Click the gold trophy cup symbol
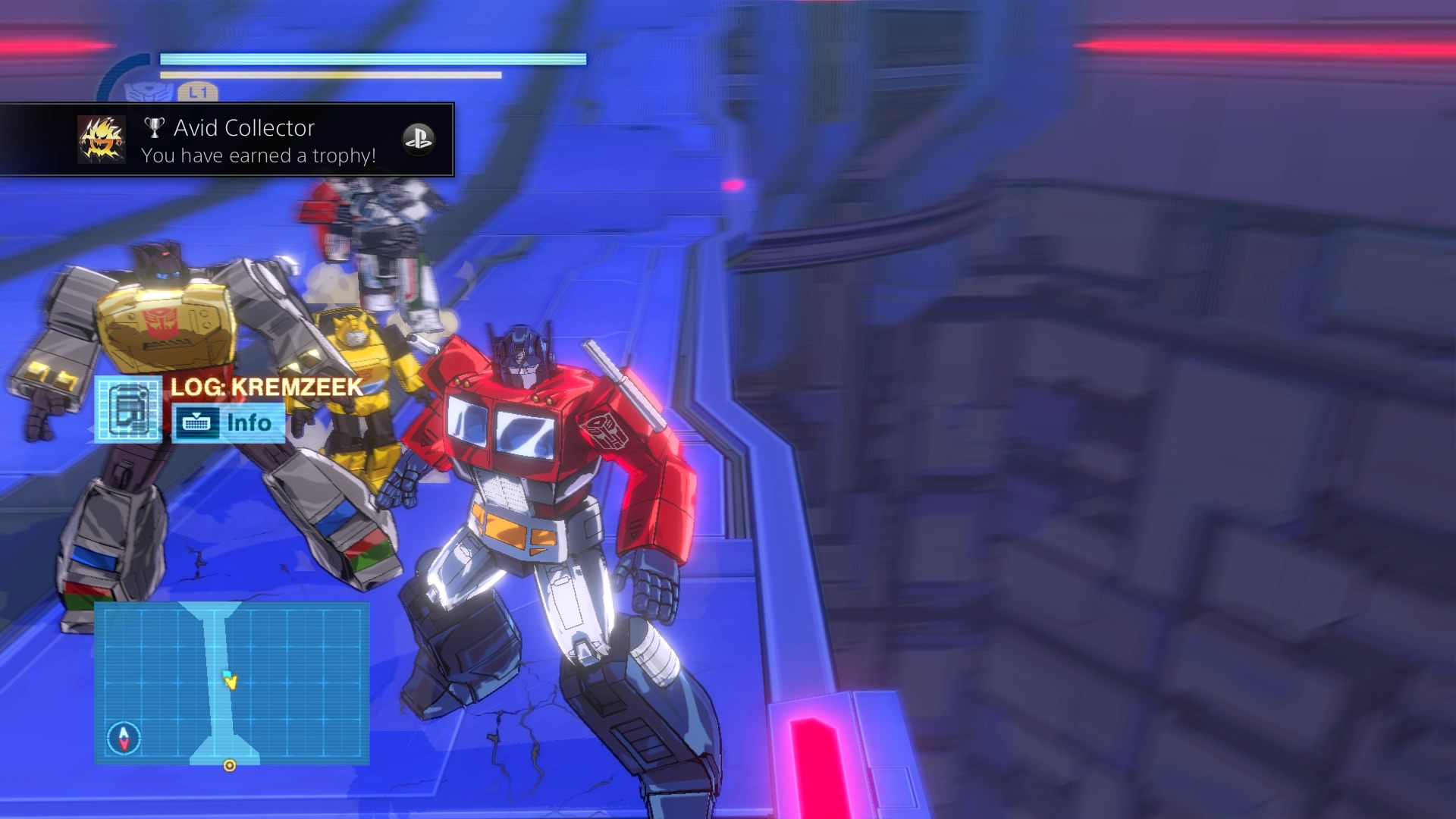 pyautogui.click(x=155, y=127)
